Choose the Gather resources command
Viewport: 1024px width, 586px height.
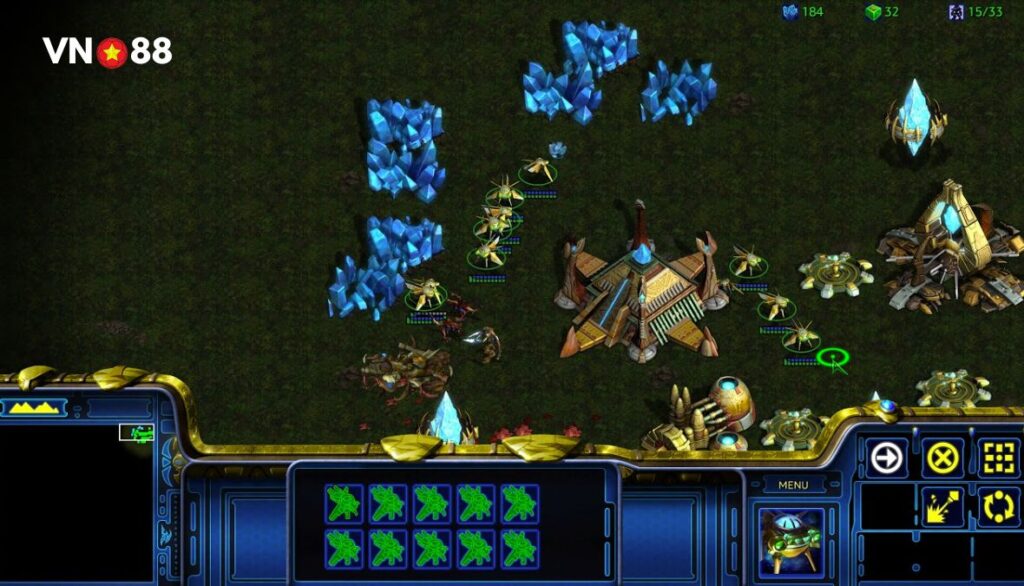click(x=942, y=507)
